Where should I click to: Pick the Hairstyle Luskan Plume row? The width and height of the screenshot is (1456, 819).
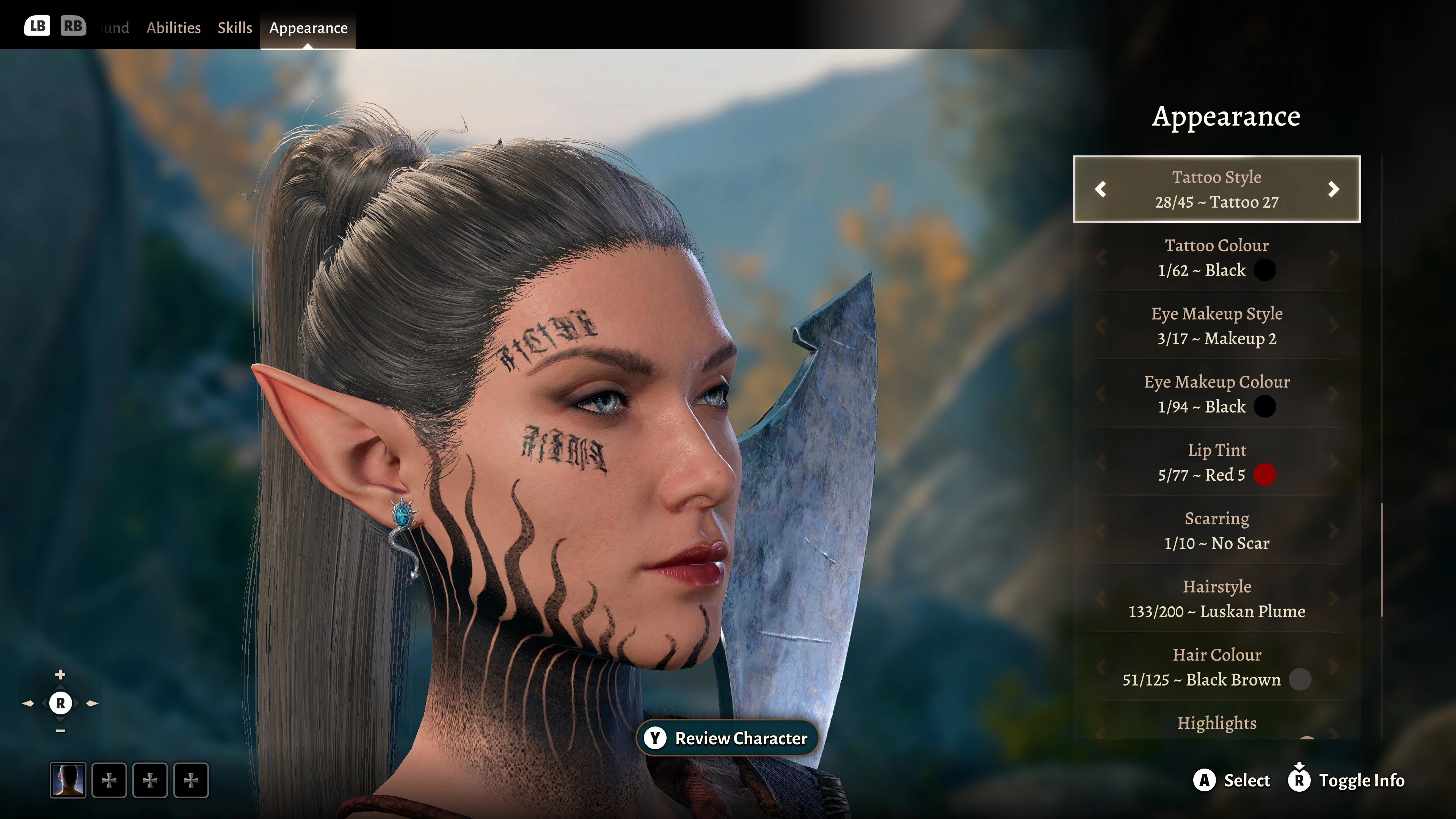point(1216,599)
